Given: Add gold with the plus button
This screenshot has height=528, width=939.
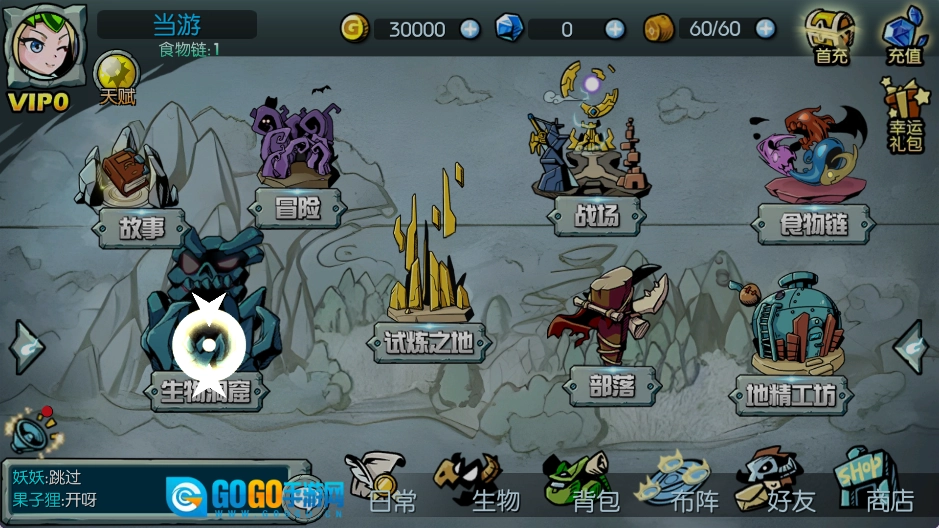Looking at the screenshot, I should tap(470, 29).
